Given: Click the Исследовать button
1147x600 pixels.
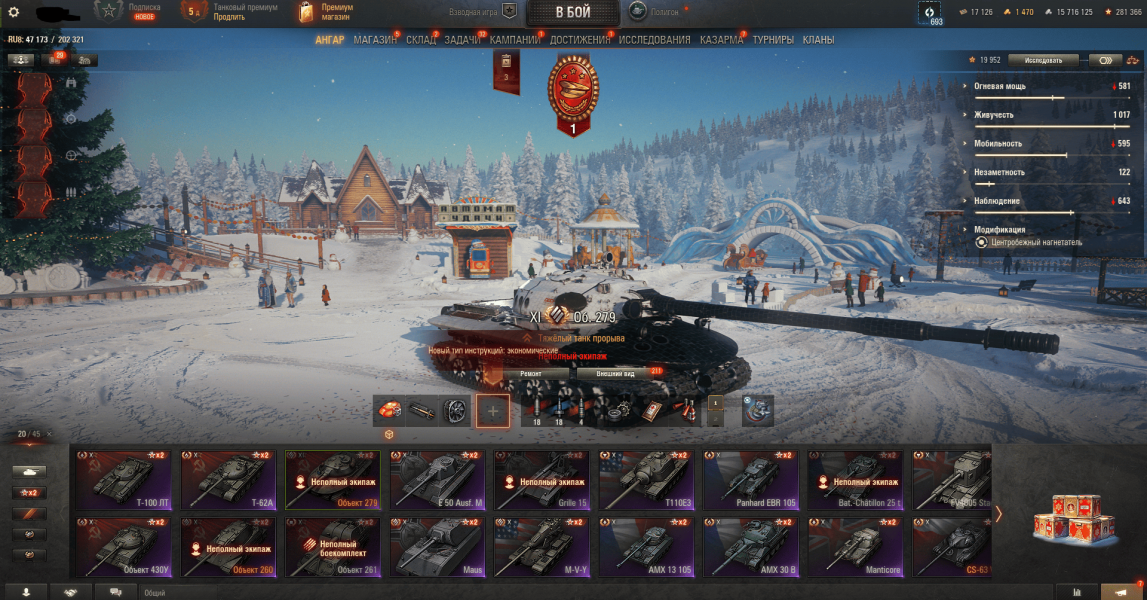Looking at the screenshot, I should click(1043, 60).
